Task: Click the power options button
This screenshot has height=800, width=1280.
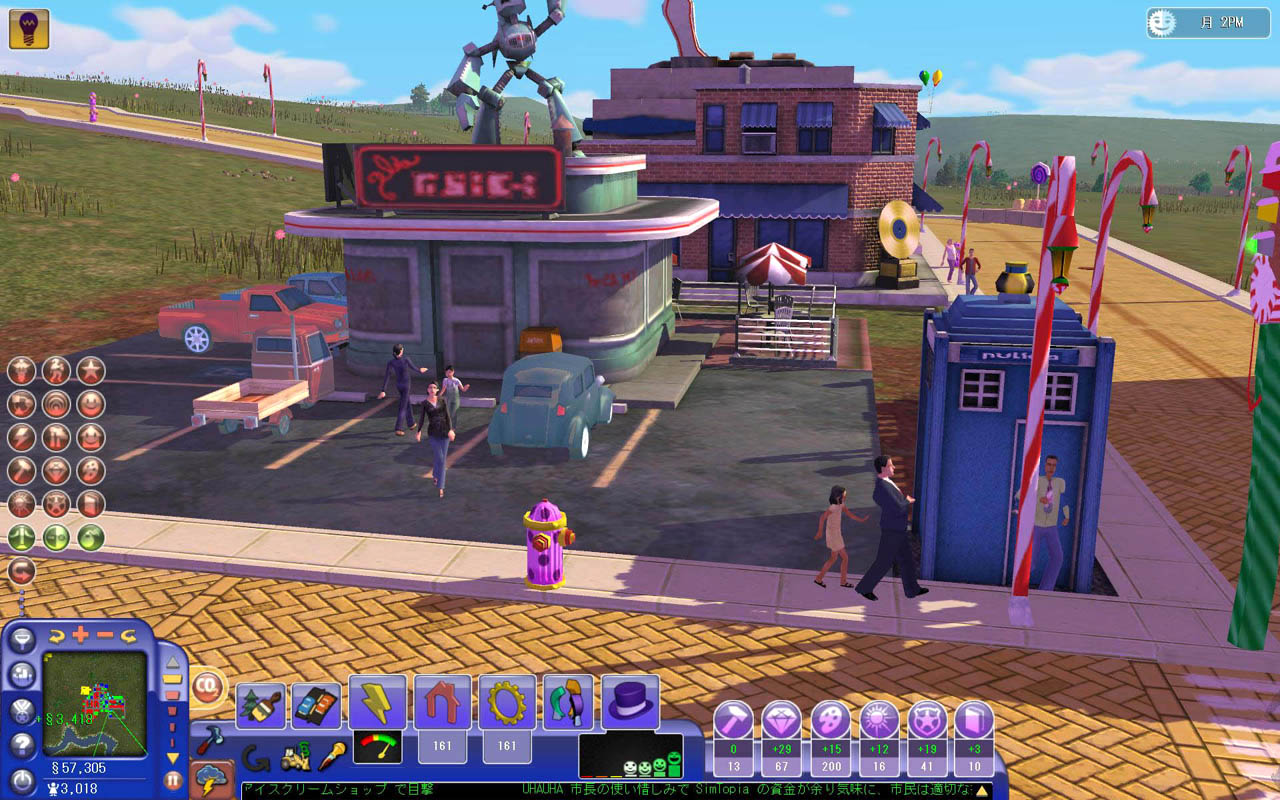Action: click(22, 779)
